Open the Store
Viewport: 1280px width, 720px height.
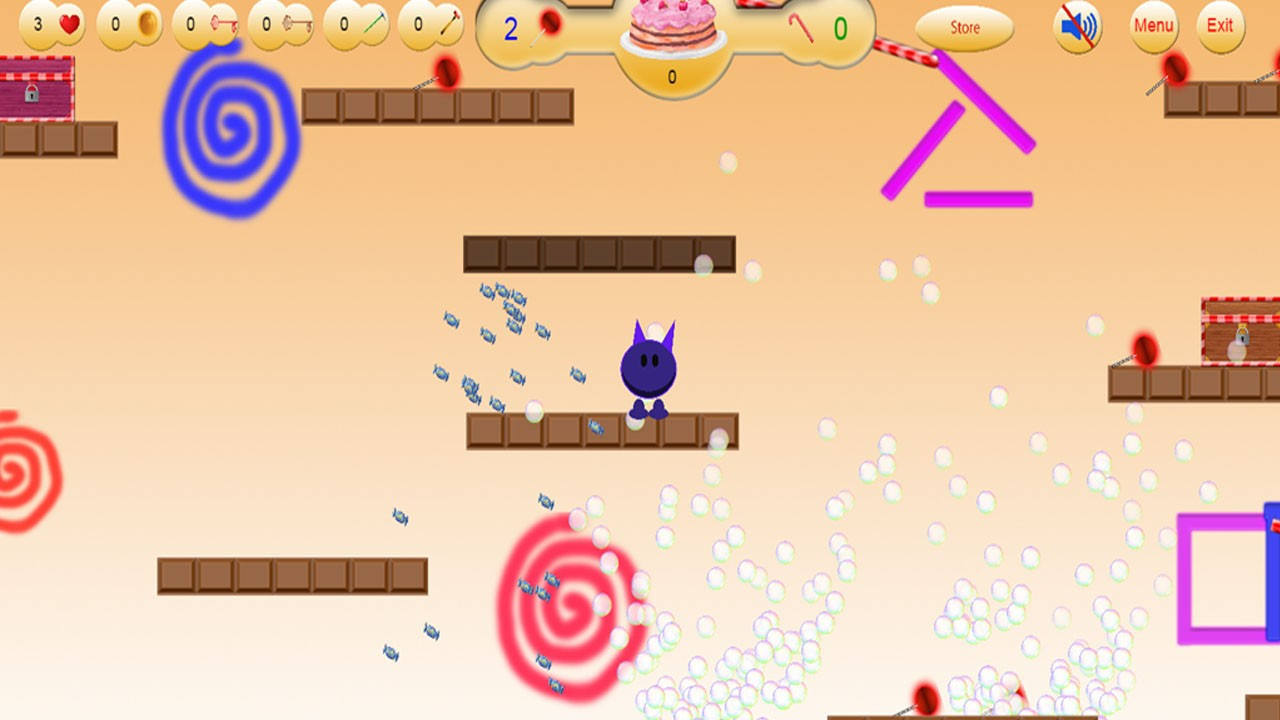point(964,28)
